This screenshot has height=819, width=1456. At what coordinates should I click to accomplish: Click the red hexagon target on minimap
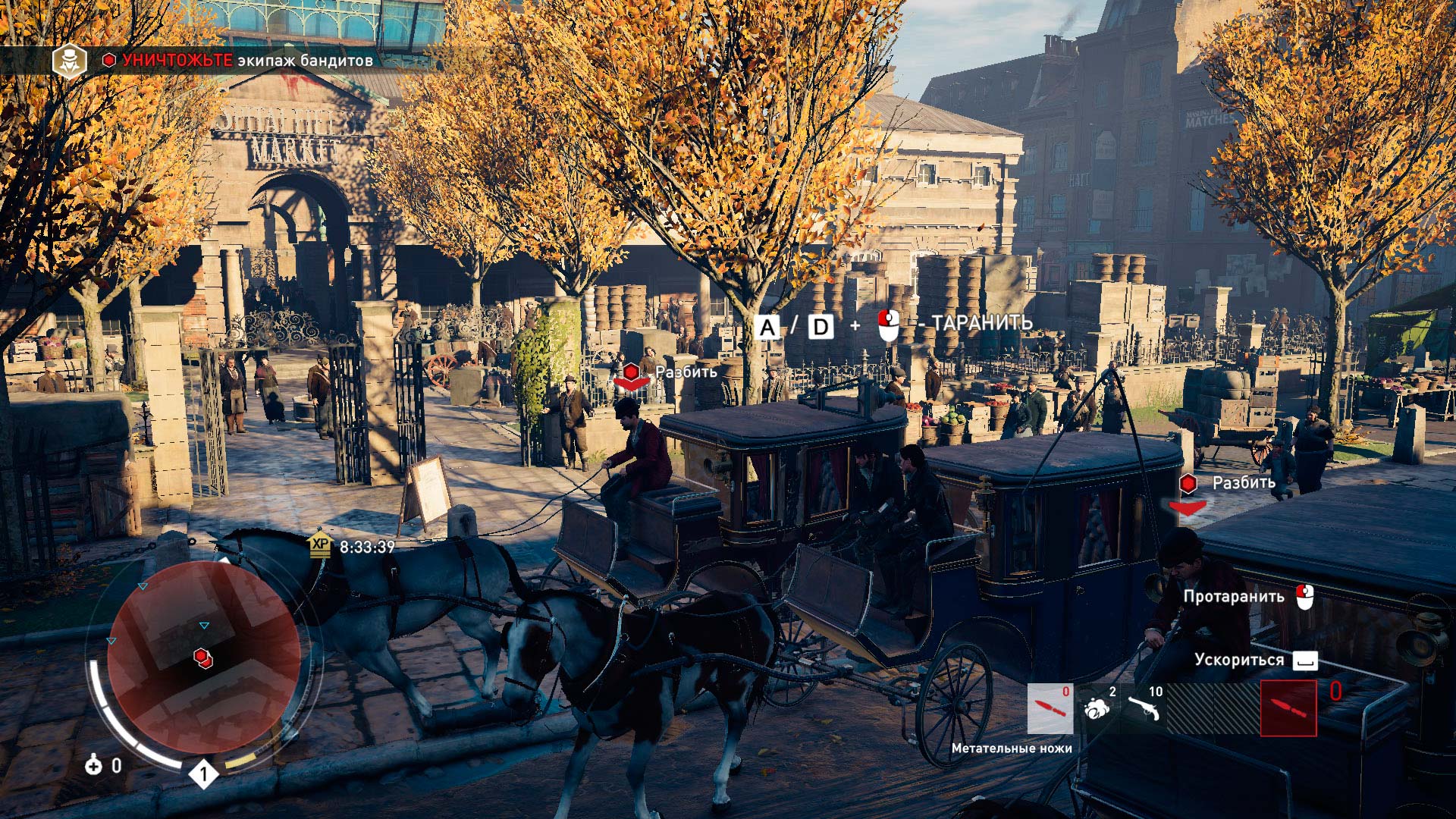[202, 657]
